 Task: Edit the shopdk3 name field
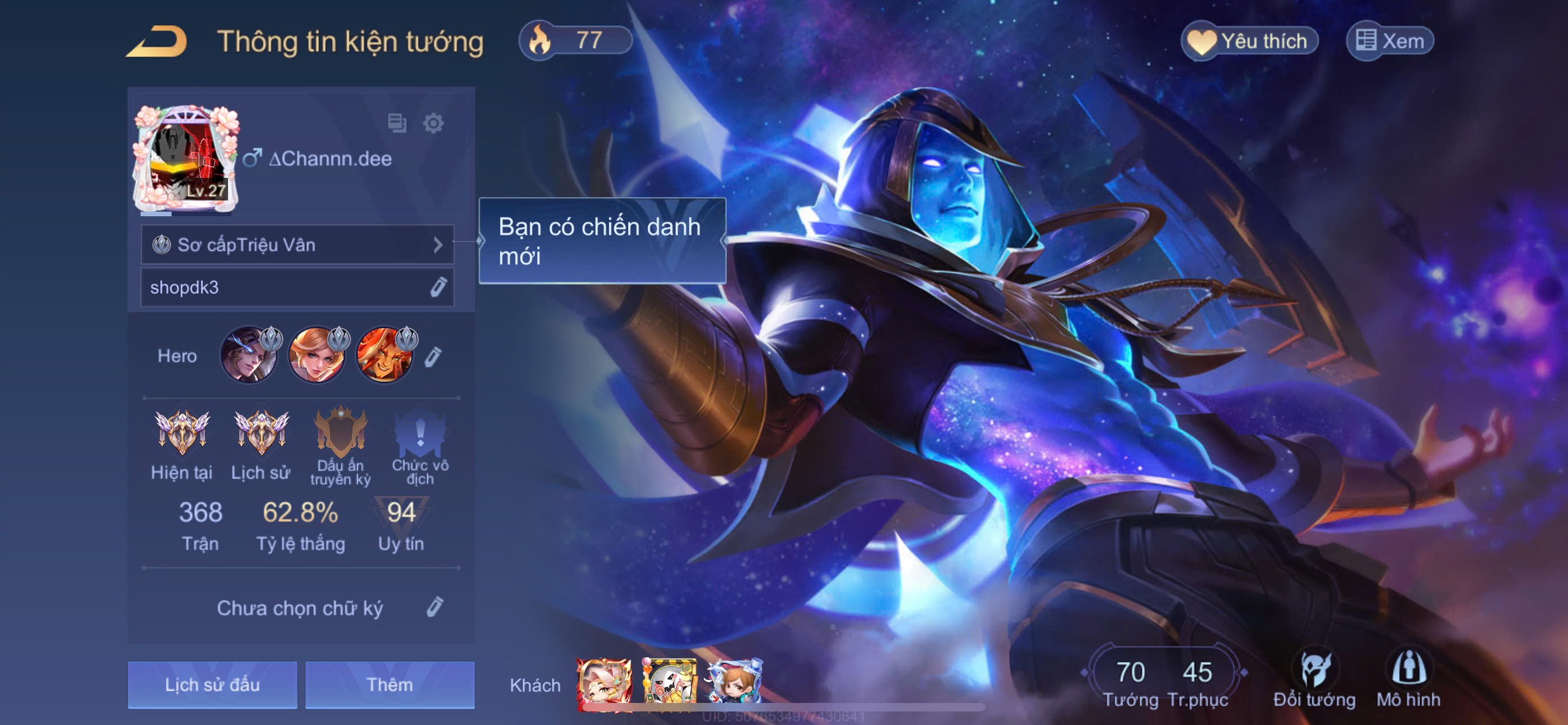point(437,287)
